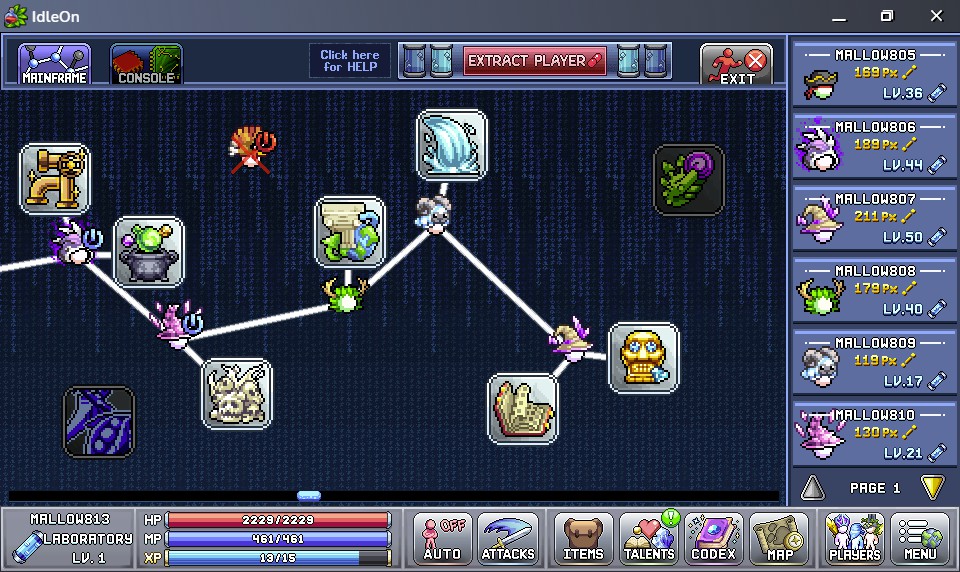The height and width of the screenshot is (572, 960).
Task: Open the Codex book
Action: pyautogui.click(x=713, y=538)
